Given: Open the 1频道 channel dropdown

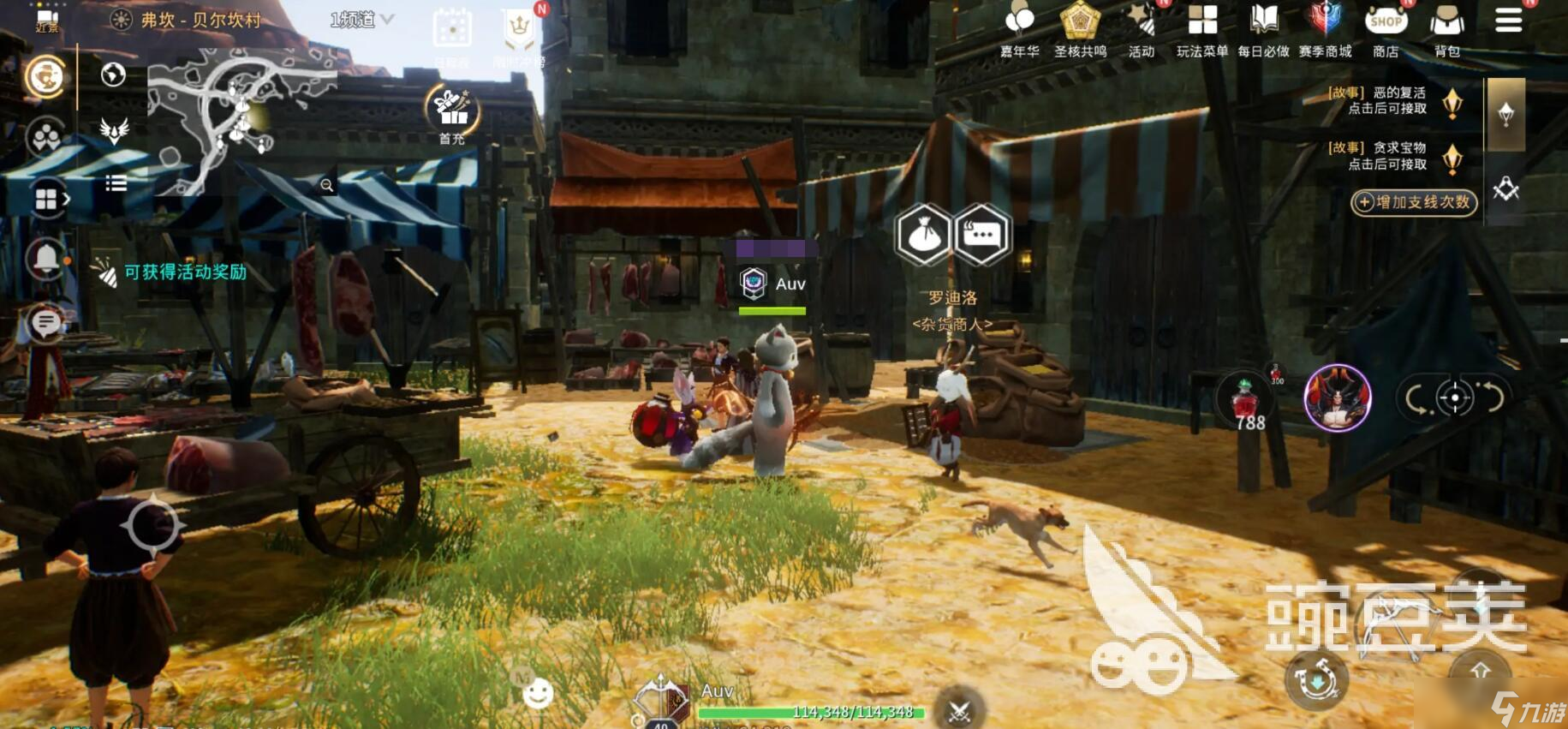Looking at the screenshot, I should tap(362, 20).
